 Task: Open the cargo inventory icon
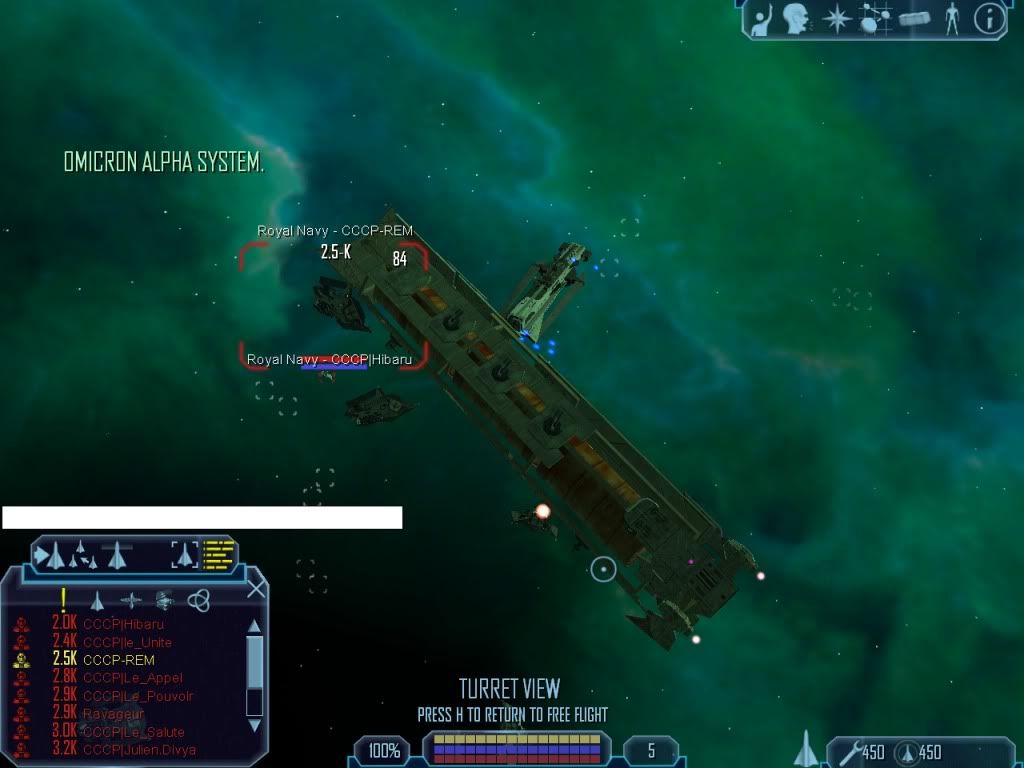pyautogui.click(x=915, y=18)
